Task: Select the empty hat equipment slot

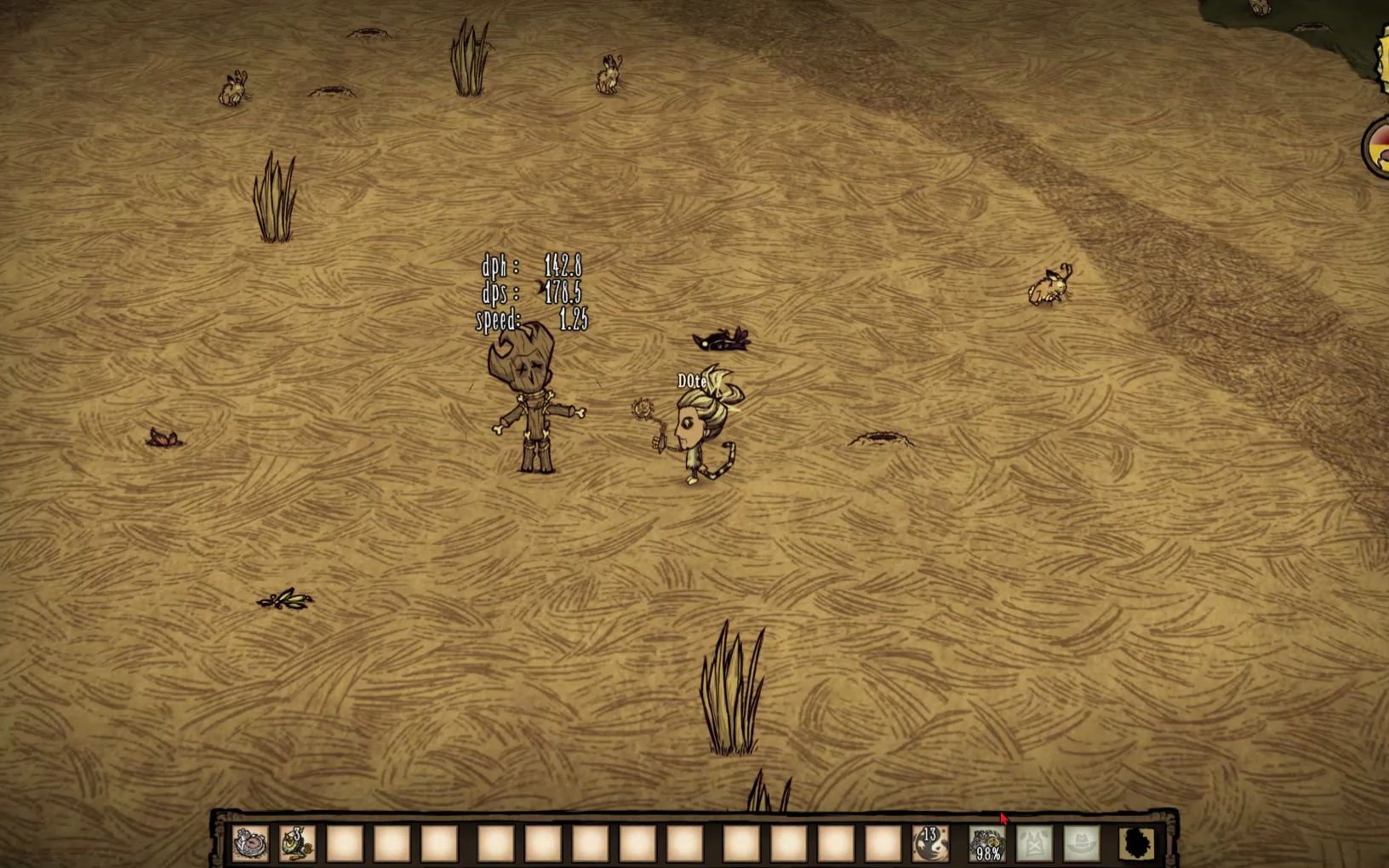Action: click(x=1082, y=843)
